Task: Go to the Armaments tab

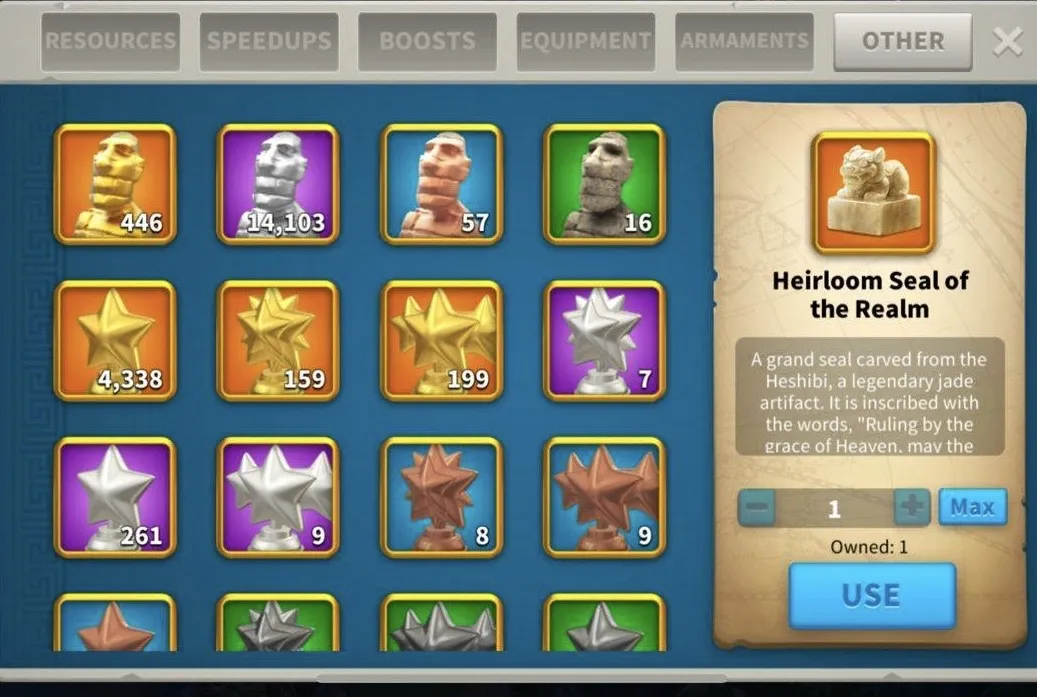Action: coord(744,42)
